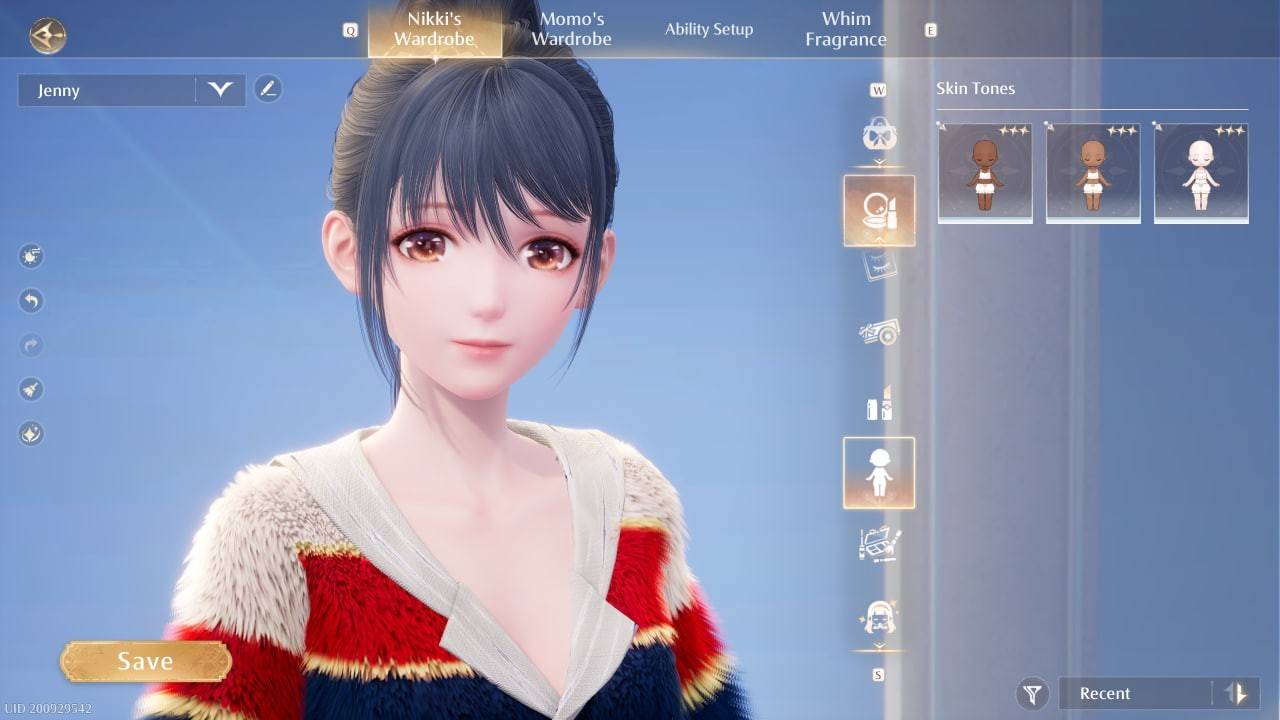Select the crafting workstation sidebar icon
Screen dimensions: 1280x720
(879, 545)
